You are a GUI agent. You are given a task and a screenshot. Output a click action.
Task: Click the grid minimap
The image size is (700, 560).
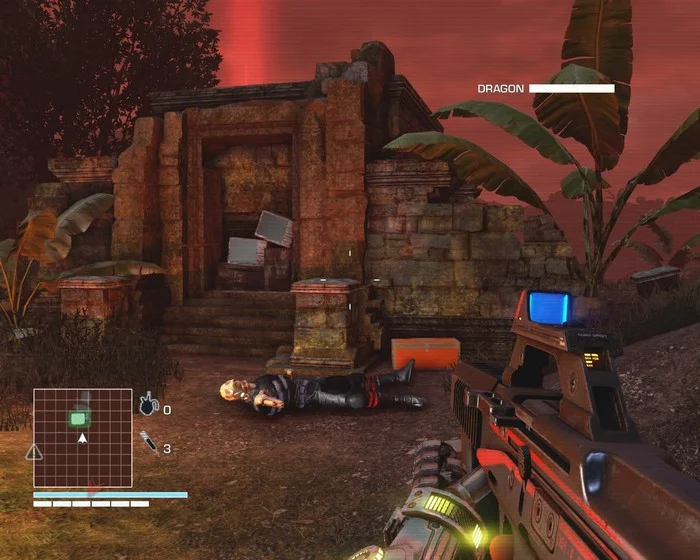[x=83, y=437]
